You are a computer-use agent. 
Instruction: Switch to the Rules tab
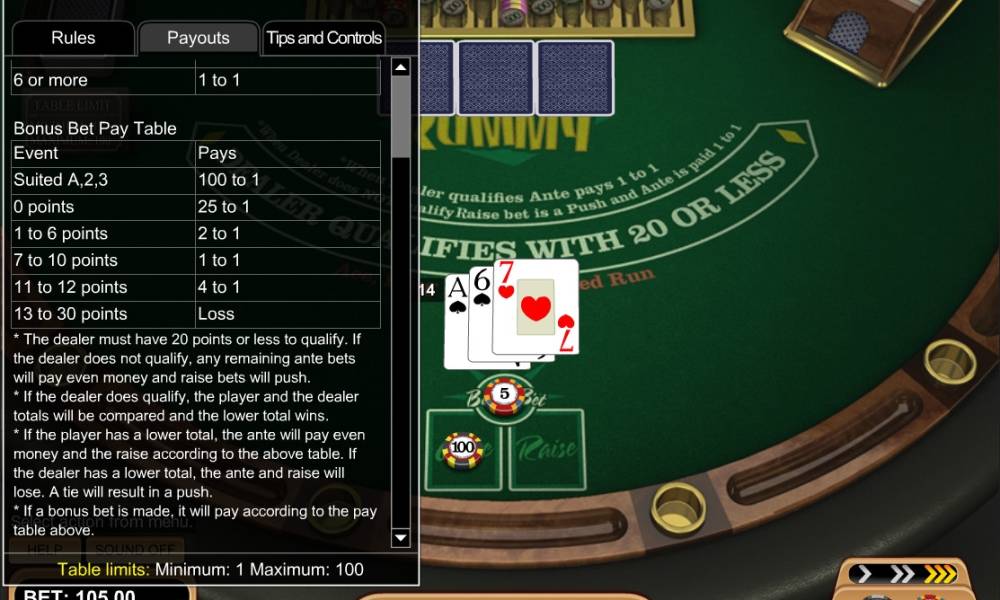pos(73,38)
